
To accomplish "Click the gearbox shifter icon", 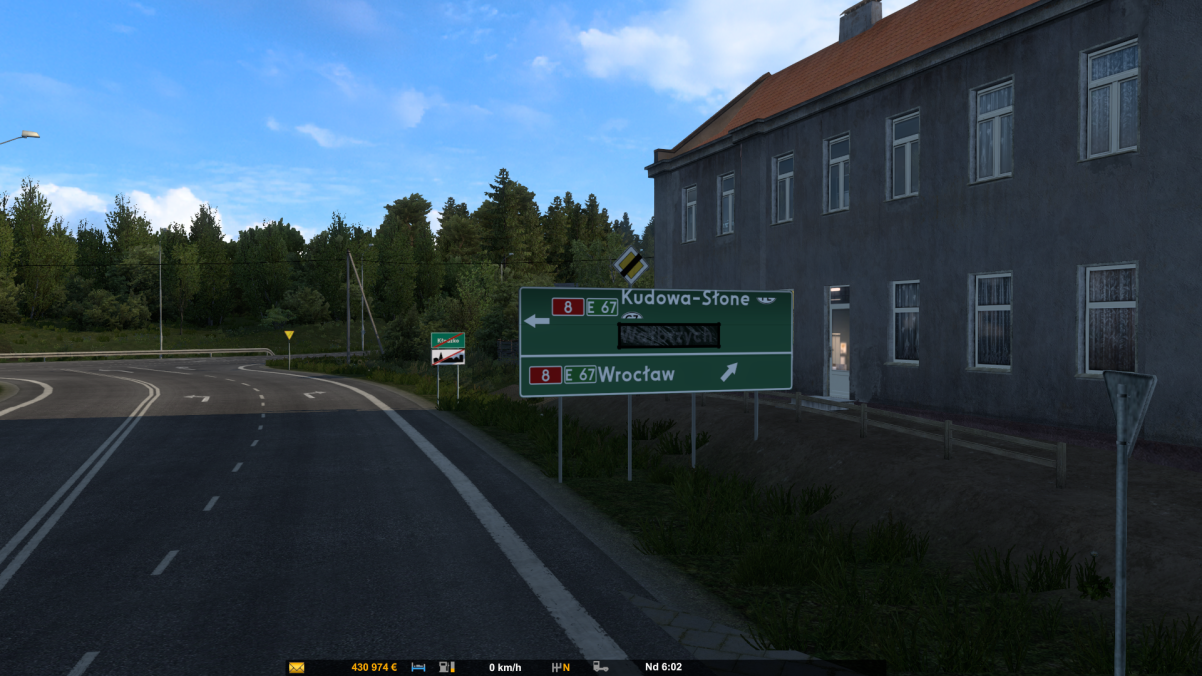I will (x=557, y=667).
